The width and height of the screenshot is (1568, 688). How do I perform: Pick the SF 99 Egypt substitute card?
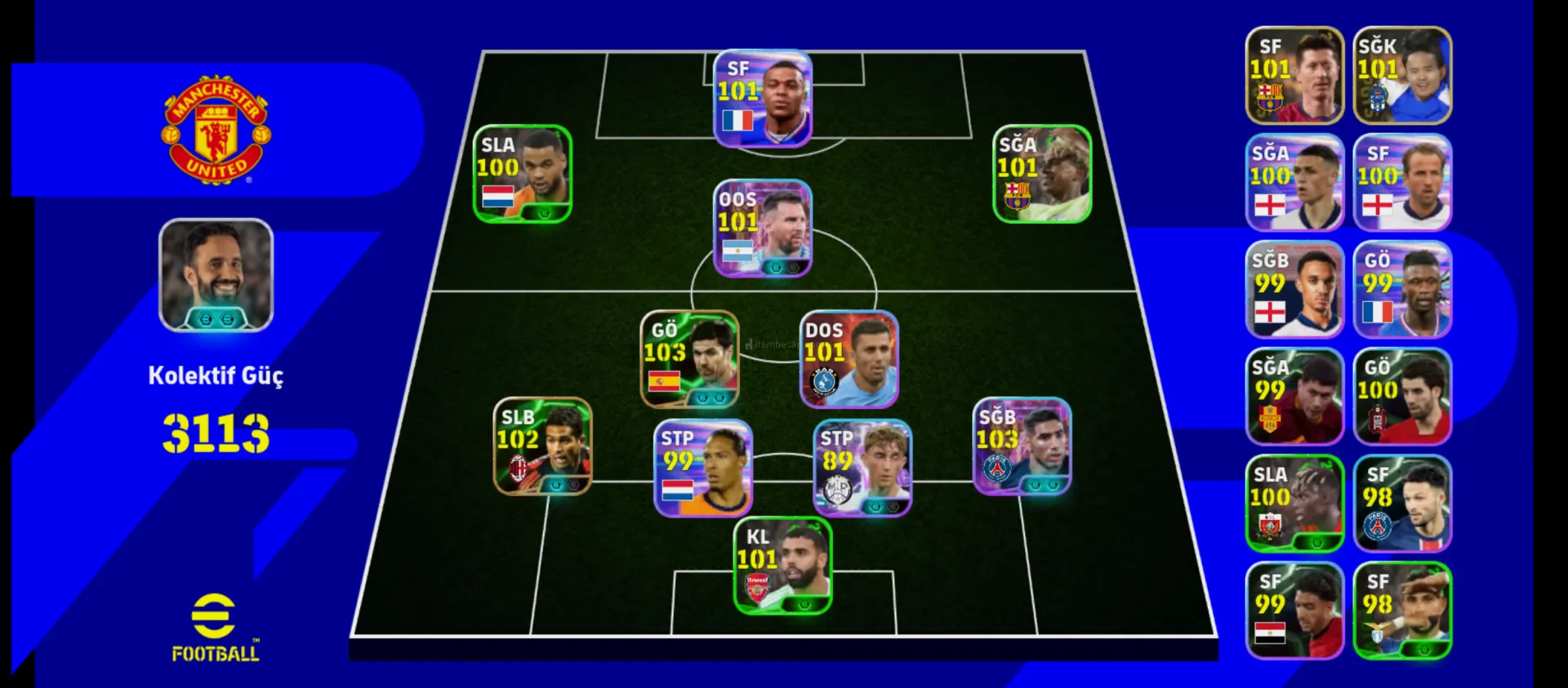[x=1294, y=610]
